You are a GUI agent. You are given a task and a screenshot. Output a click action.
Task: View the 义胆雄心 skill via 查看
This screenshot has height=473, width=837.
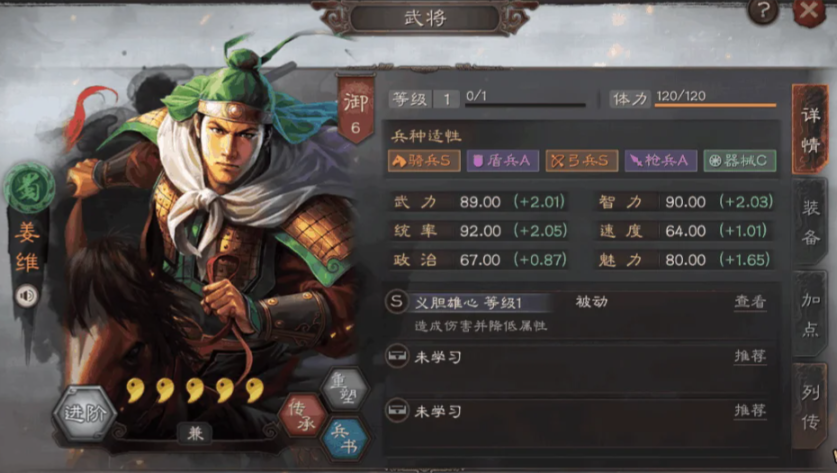(750, 302)
